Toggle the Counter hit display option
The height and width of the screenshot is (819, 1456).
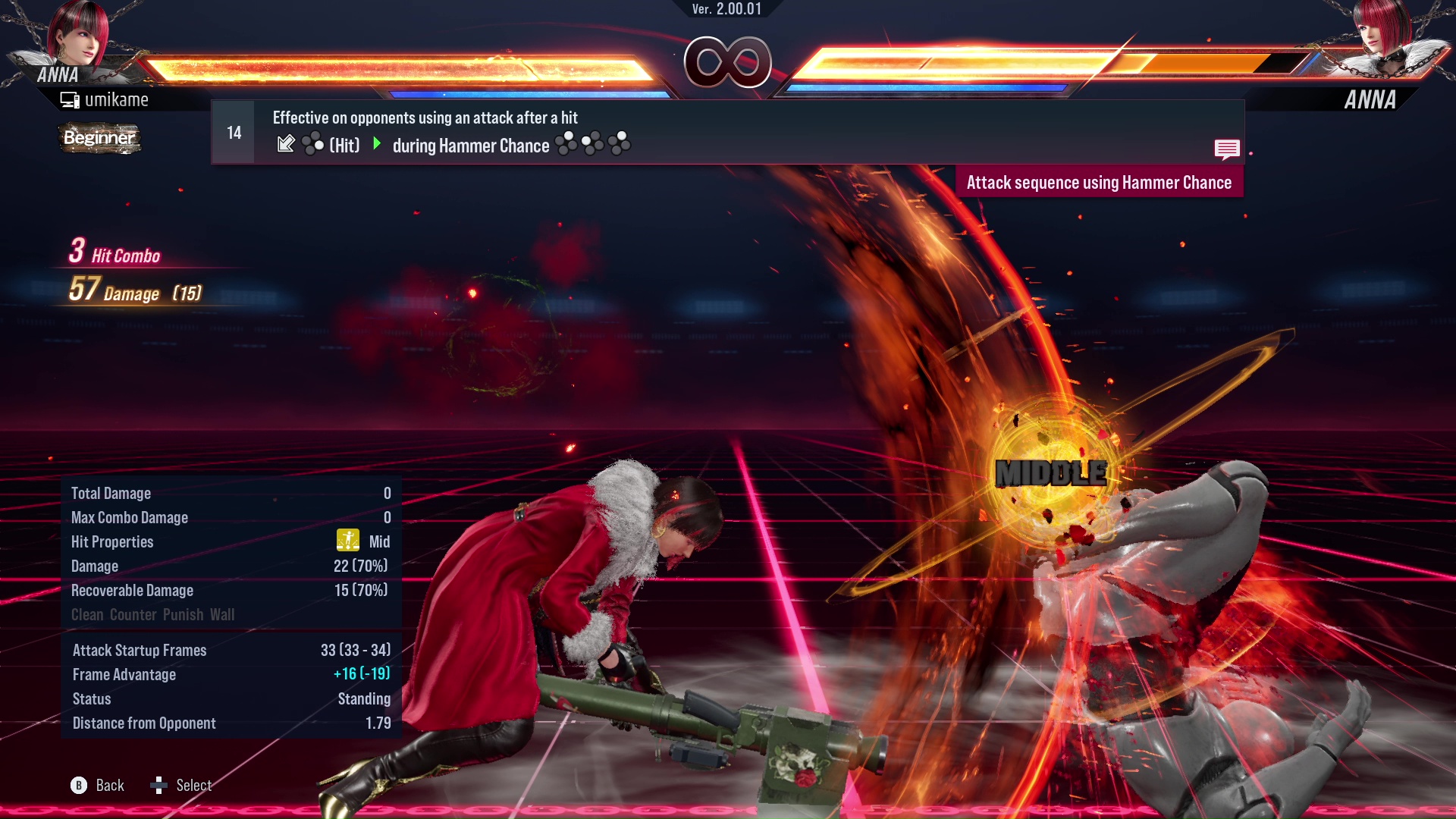point(133,614)
